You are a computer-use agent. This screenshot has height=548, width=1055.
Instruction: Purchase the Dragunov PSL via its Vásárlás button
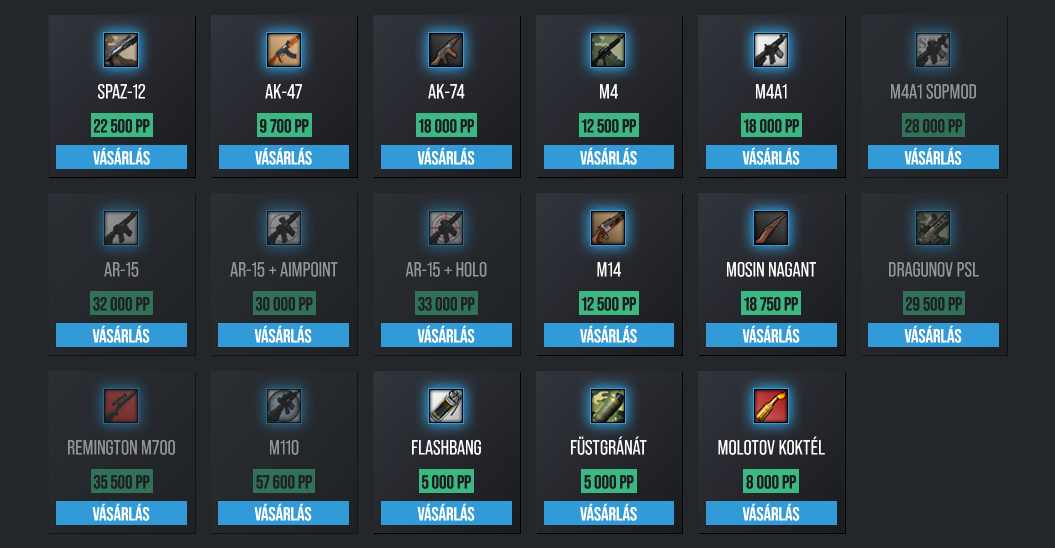933,335
